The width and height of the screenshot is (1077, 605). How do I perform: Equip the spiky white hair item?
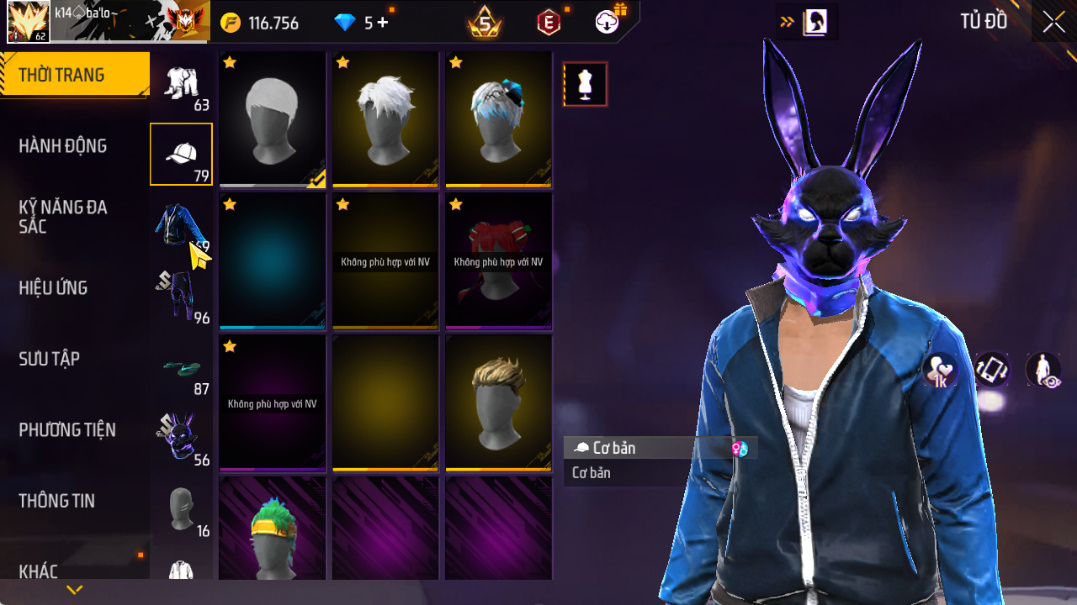tap(385, 119)
